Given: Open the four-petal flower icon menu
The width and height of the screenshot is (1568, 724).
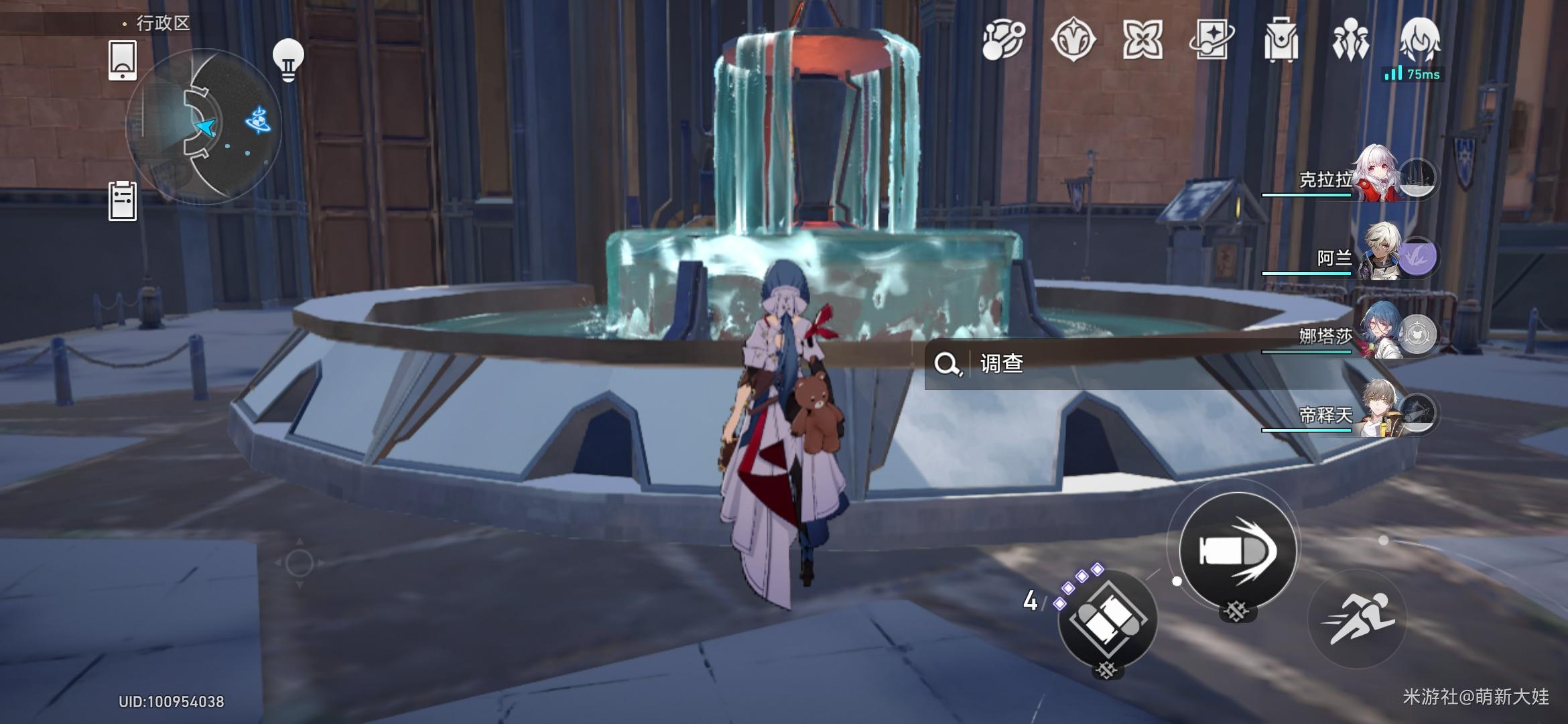Looking at the screenshot, I should click(x=1142, y=40).
